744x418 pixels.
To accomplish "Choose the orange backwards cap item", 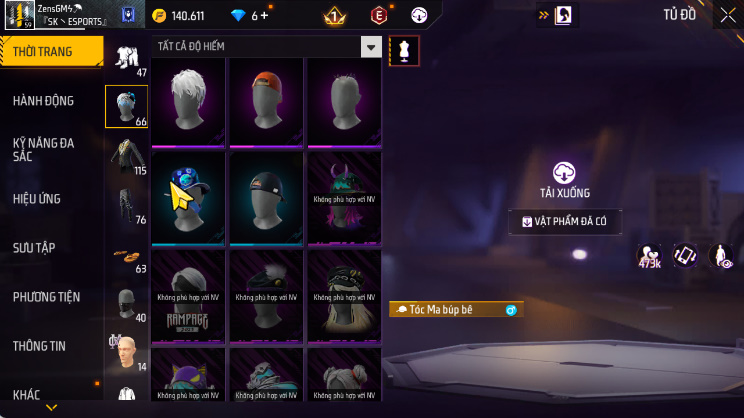I will pos(267,102).
